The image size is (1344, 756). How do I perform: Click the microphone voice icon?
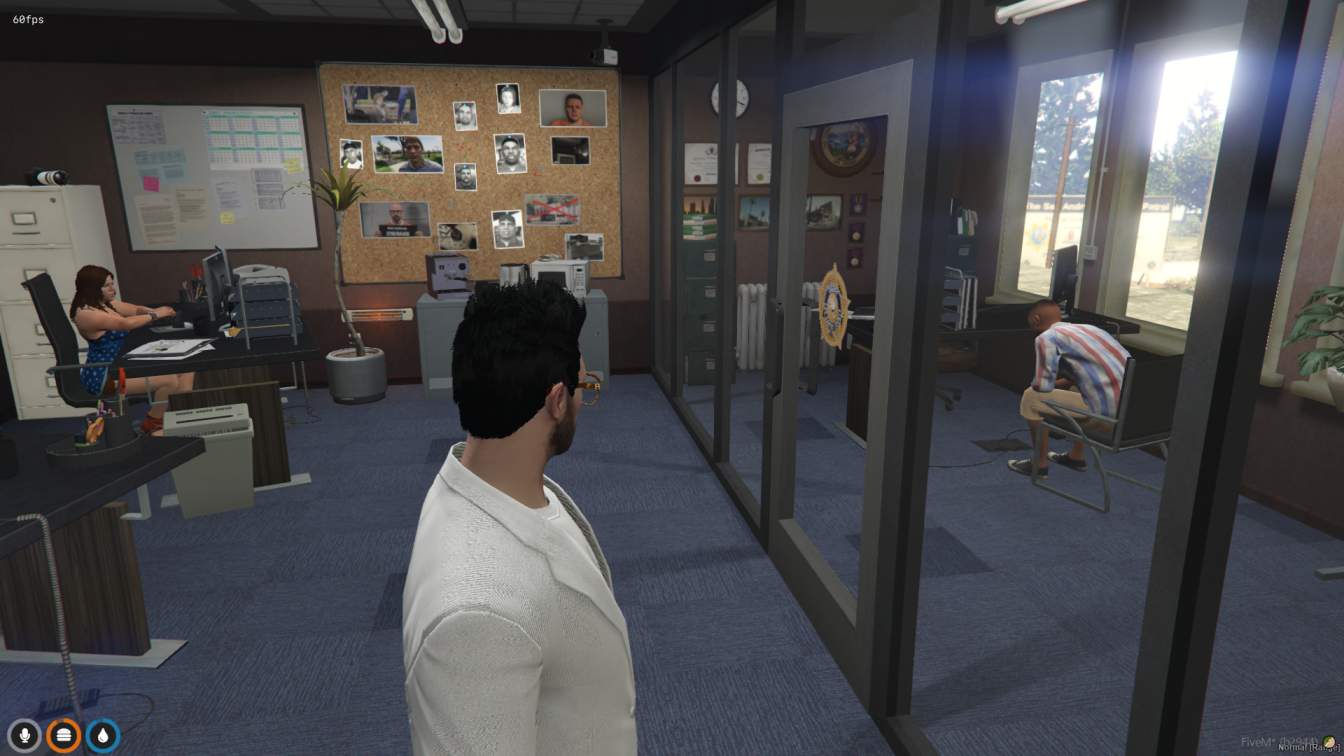pos(25,736)
